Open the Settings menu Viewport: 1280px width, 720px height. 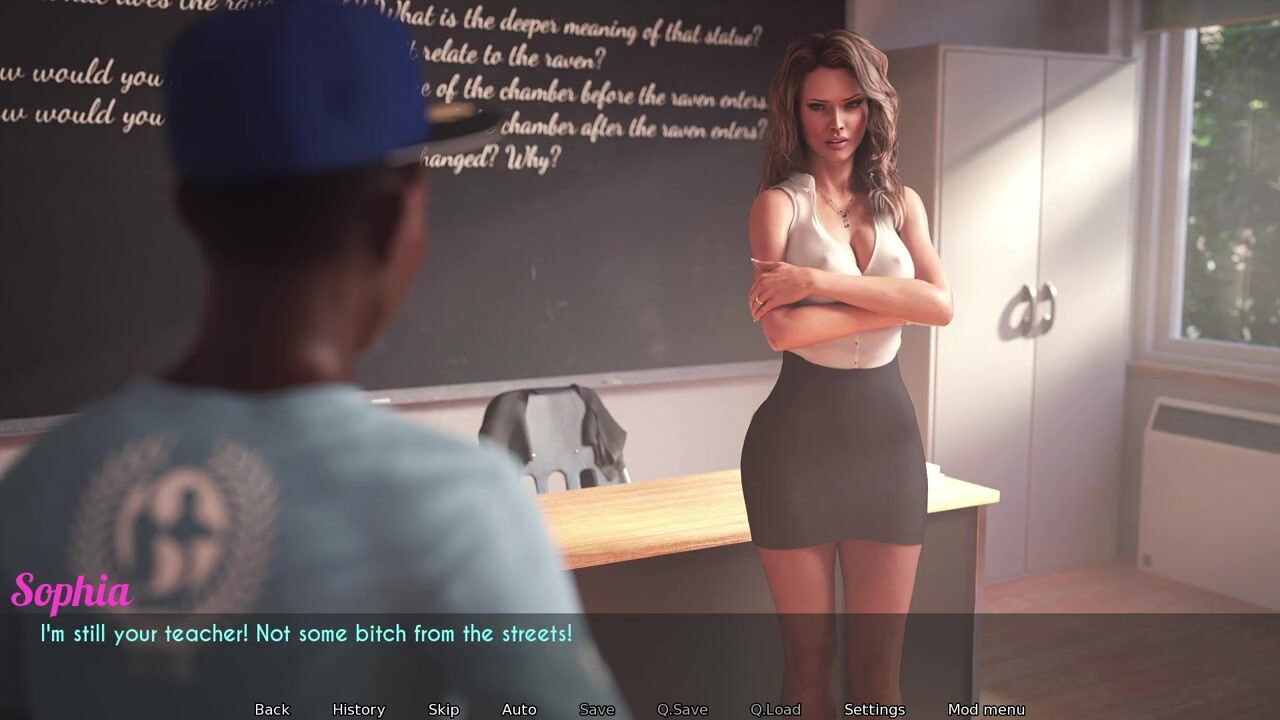point(874,709)
